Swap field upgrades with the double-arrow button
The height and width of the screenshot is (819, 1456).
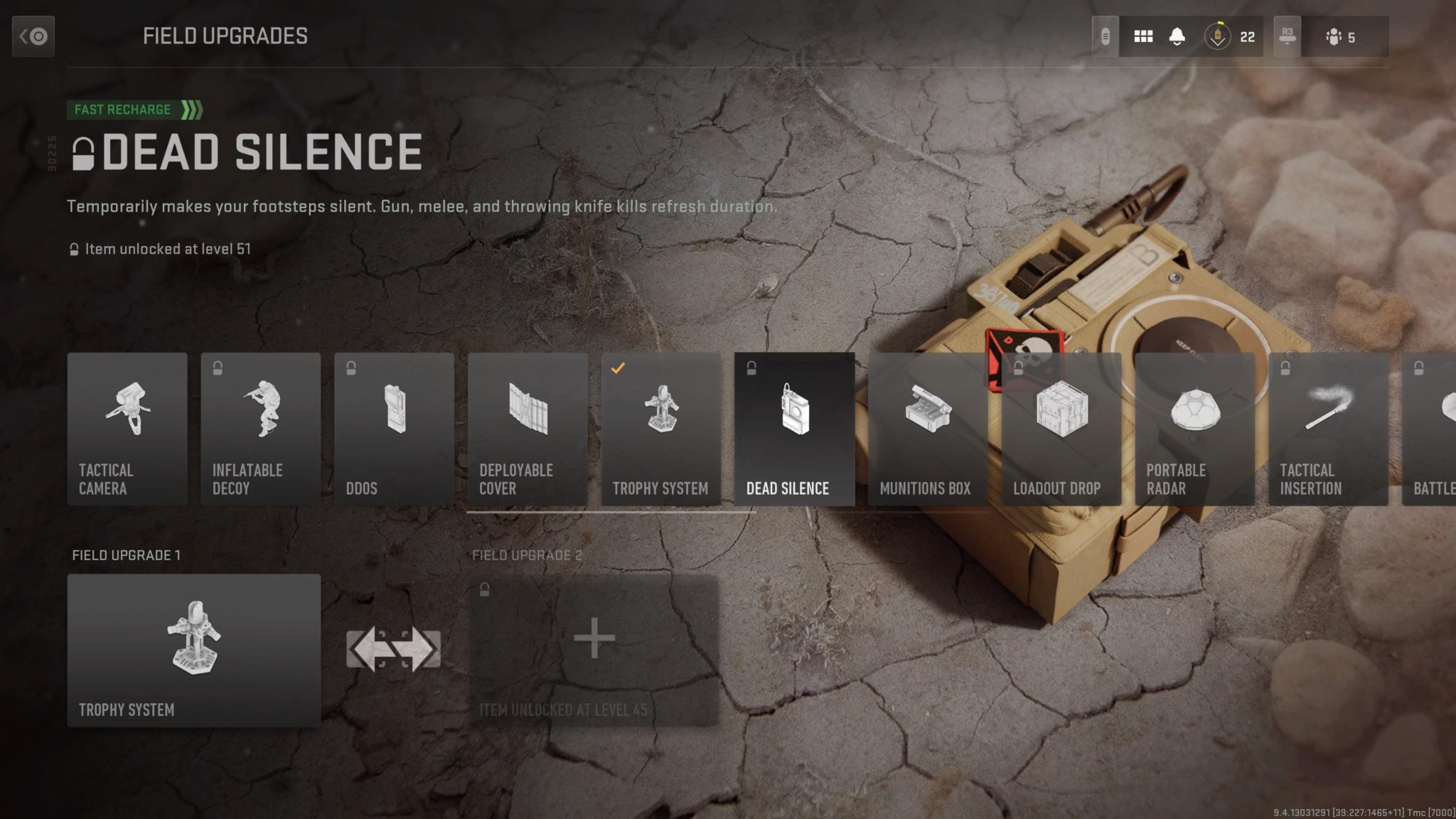(x=393, y=650)
